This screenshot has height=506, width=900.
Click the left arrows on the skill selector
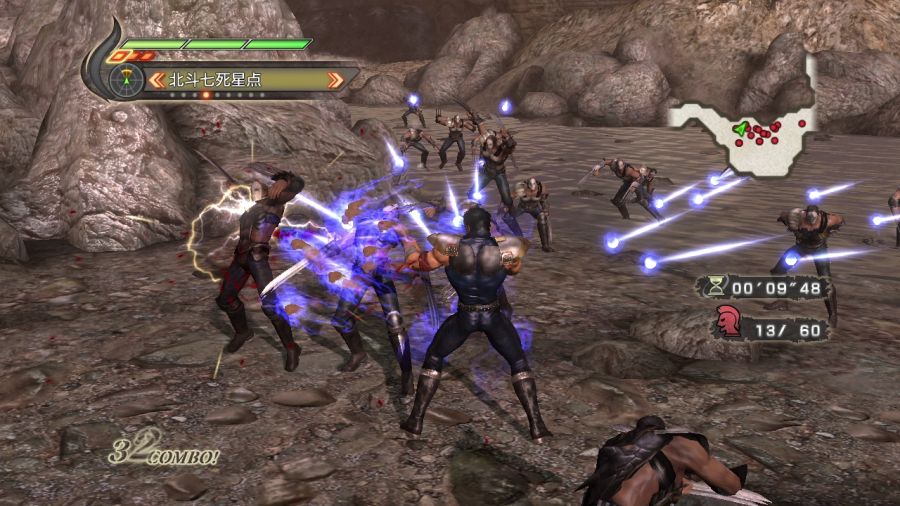click(158, 78)
